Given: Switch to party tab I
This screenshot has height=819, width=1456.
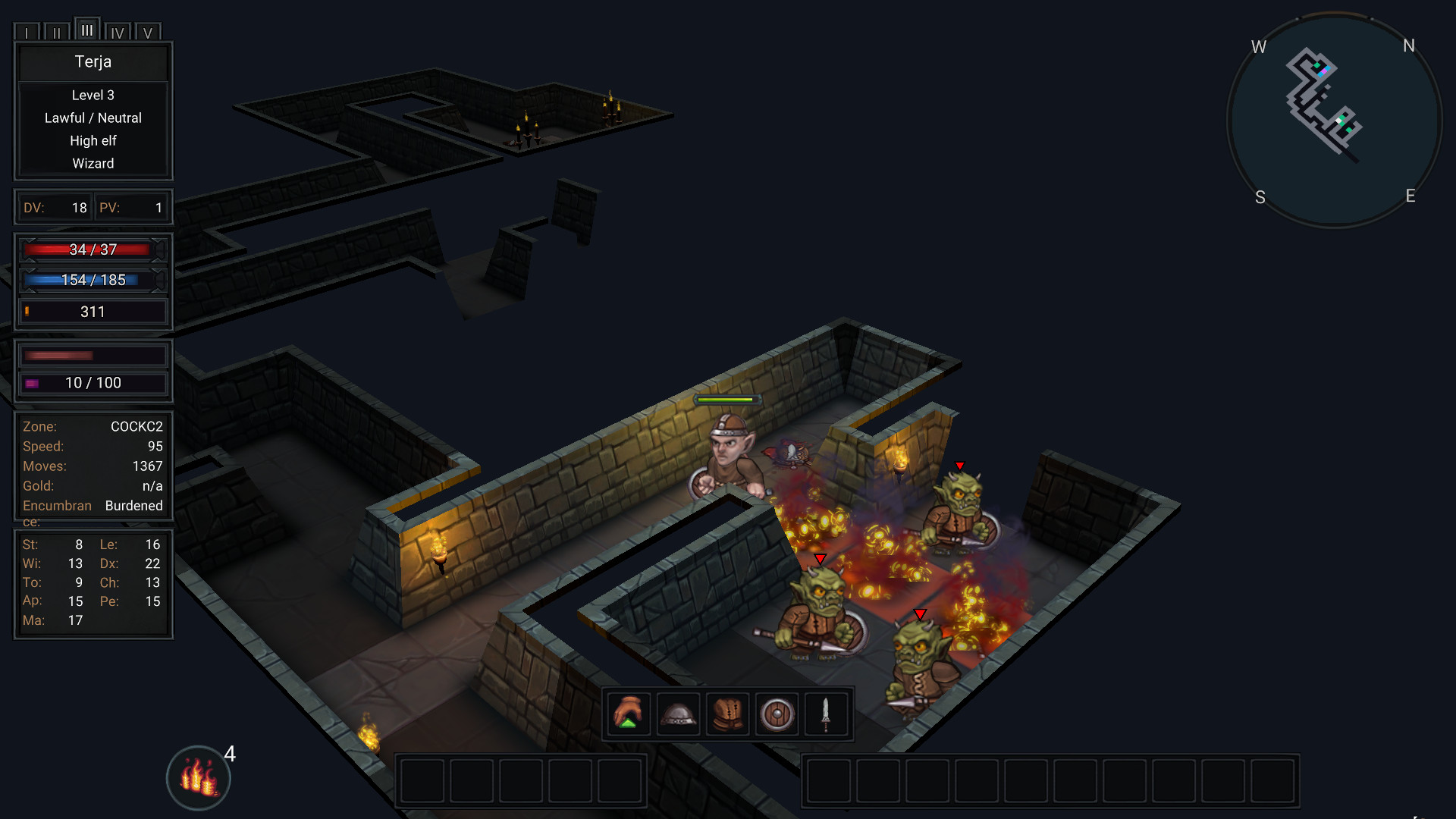Looking at the screenshot, I should 27,33.
